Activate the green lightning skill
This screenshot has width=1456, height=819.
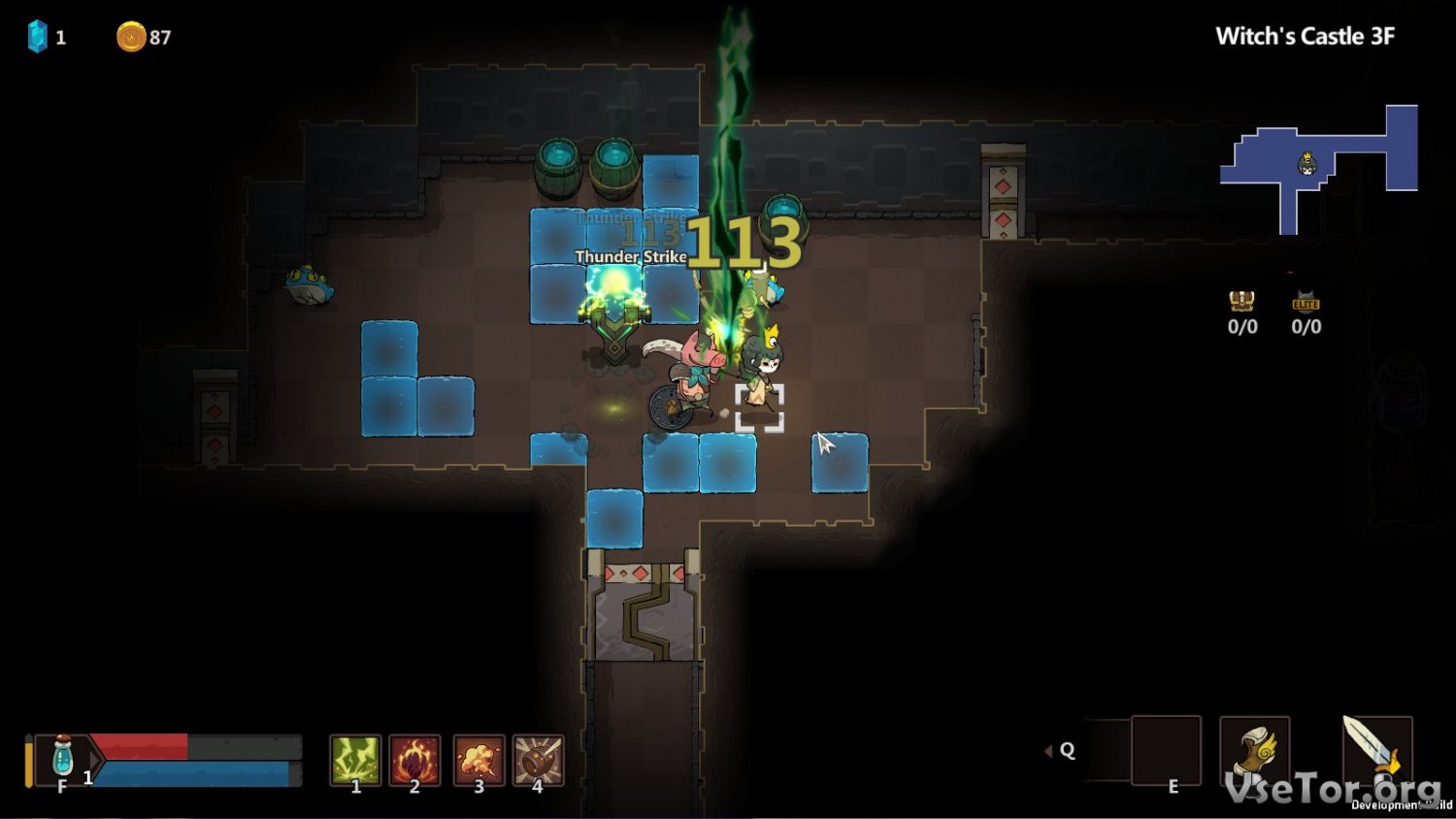355,759
